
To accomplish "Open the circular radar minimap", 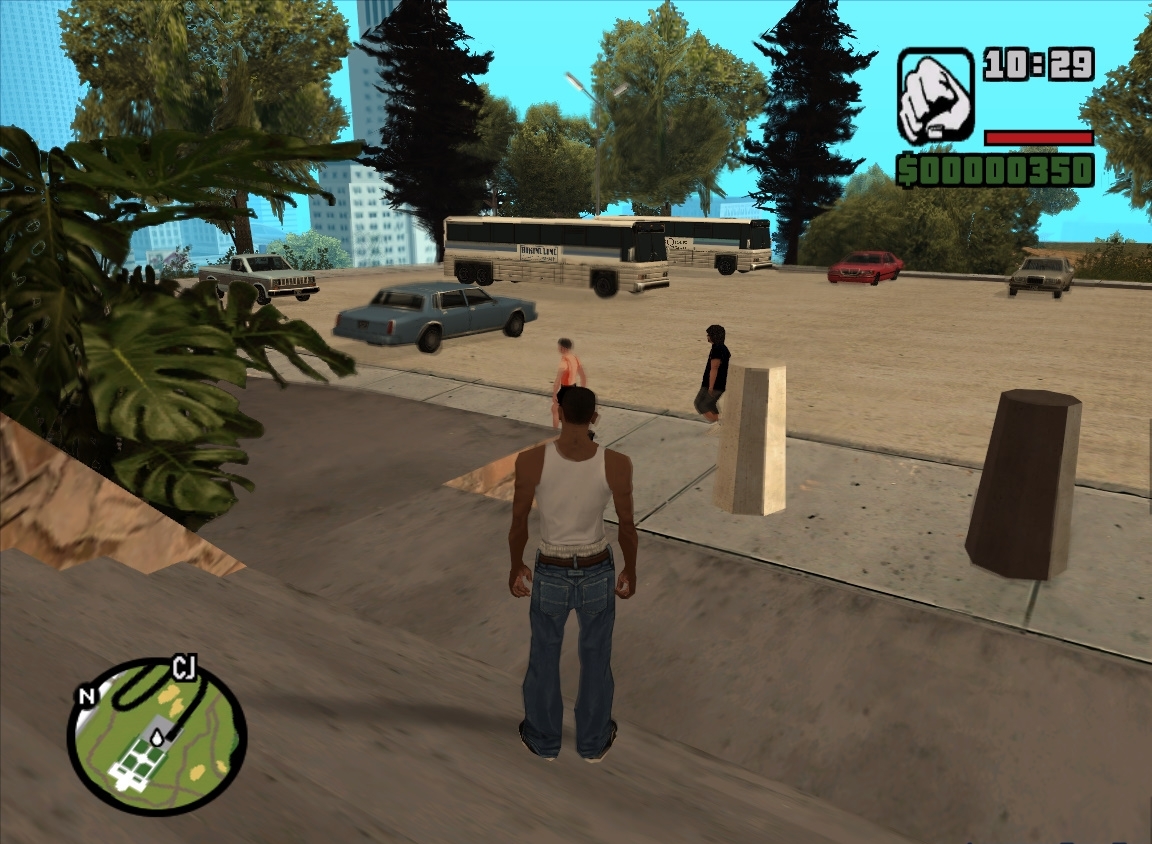I will [x=157, y=737].
